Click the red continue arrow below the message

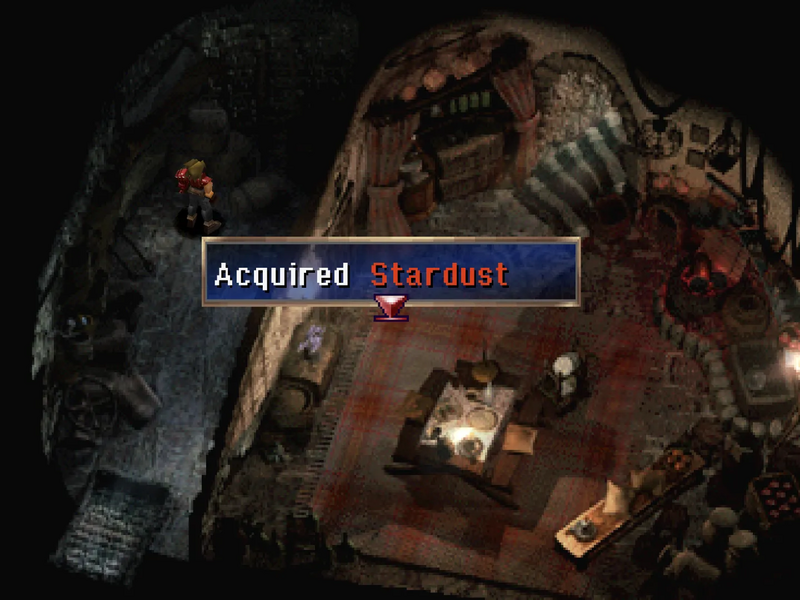[385, 306]
